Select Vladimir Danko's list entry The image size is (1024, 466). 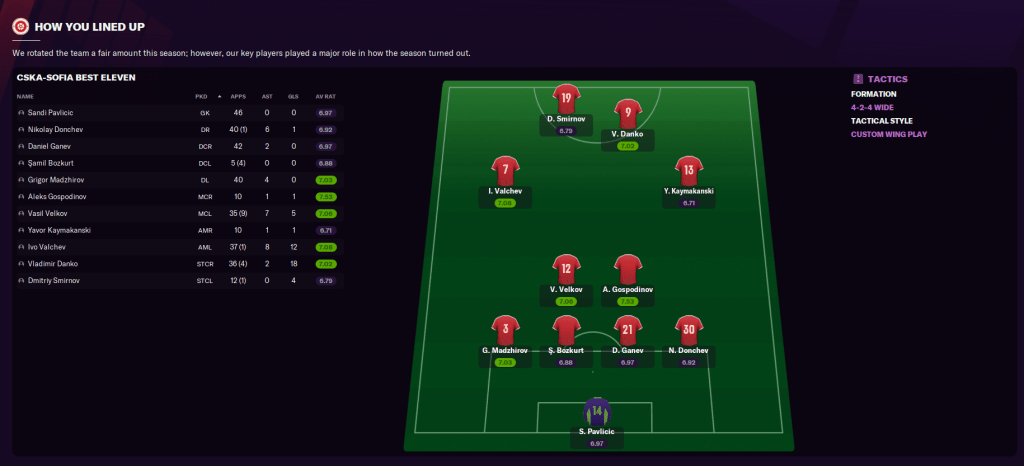(54, 264)
